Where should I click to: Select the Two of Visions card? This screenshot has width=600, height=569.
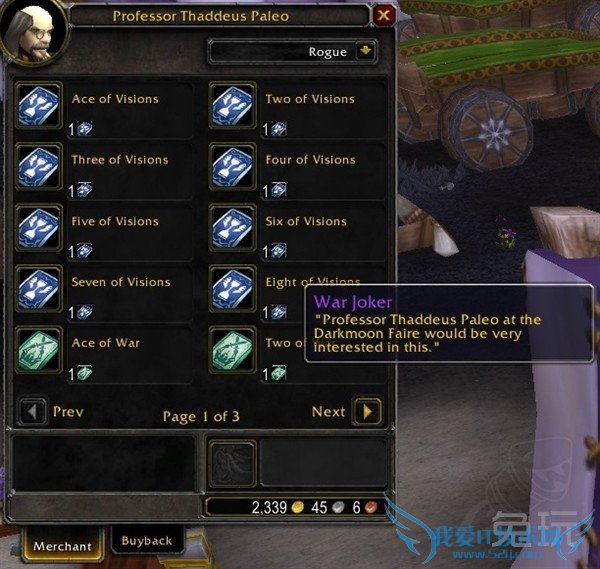point(233,105)
